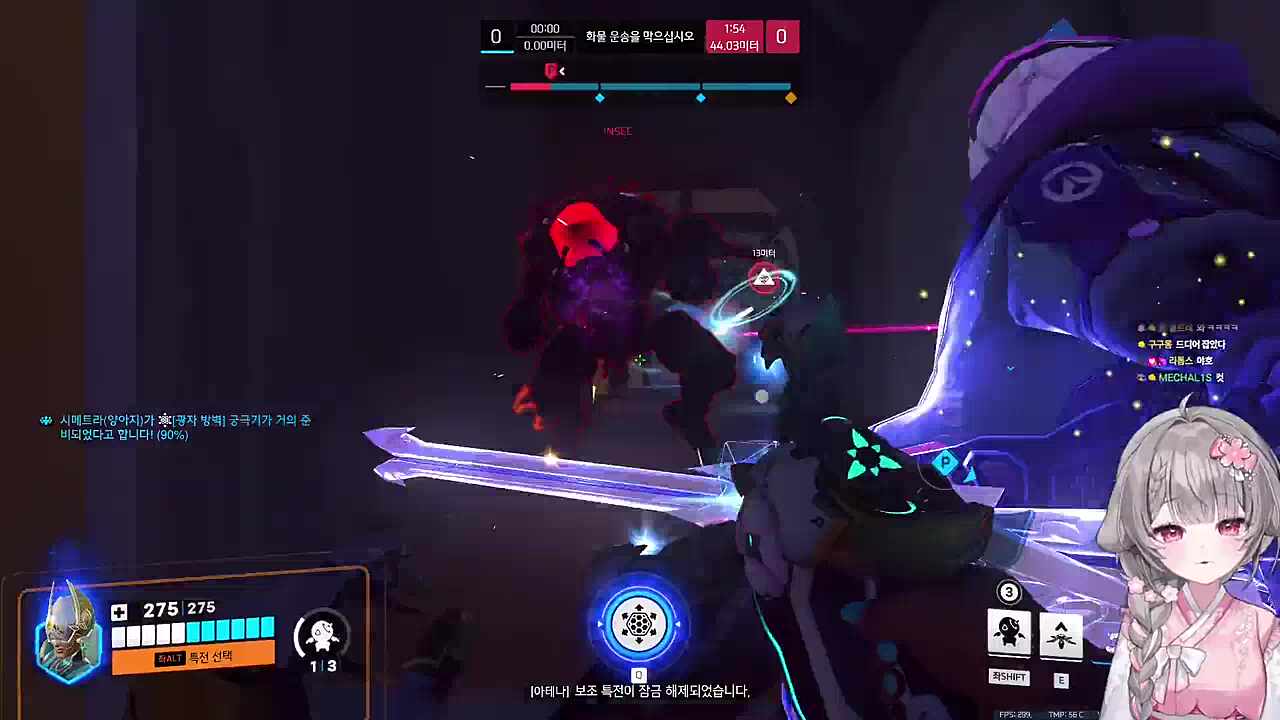This screenshot has width=1280, height=720.
Task: Click the objective triangle marker labeled 13미터
Action: 764,280
